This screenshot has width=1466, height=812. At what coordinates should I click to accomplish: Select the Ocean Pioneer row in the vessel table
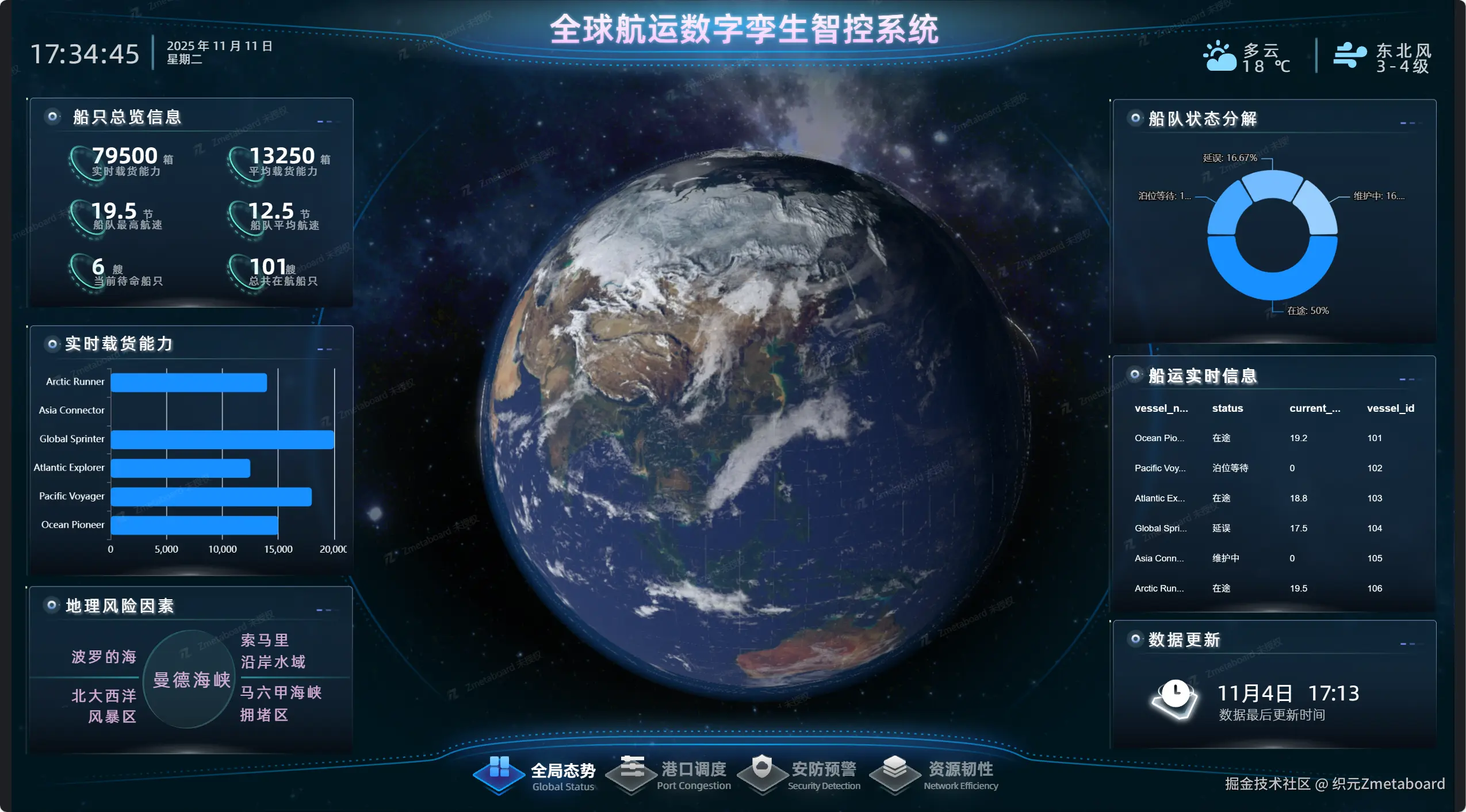[1273, 438]
